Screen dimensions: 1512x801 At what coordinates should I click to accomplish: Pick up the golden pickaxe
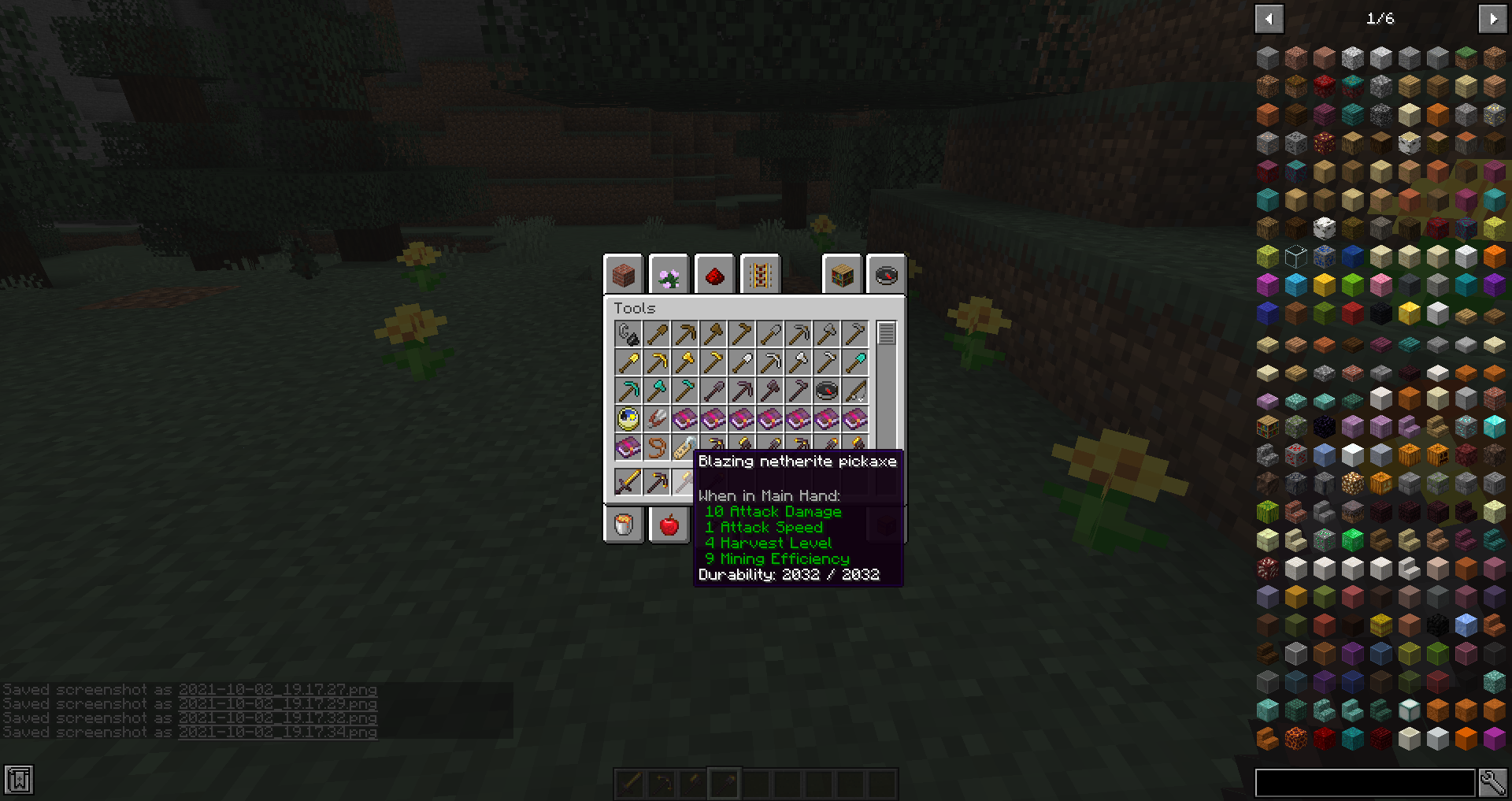(x=656, y=362)
